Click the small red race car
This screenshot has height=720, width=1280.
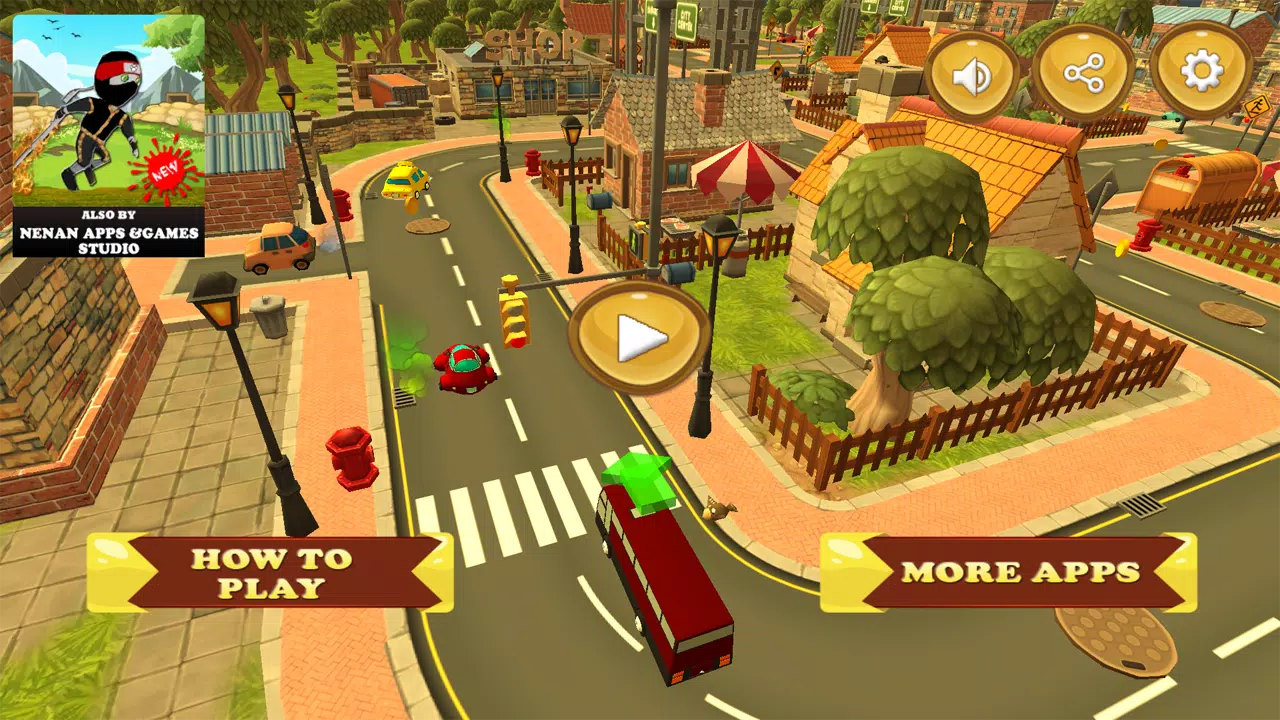click(463, 368)
